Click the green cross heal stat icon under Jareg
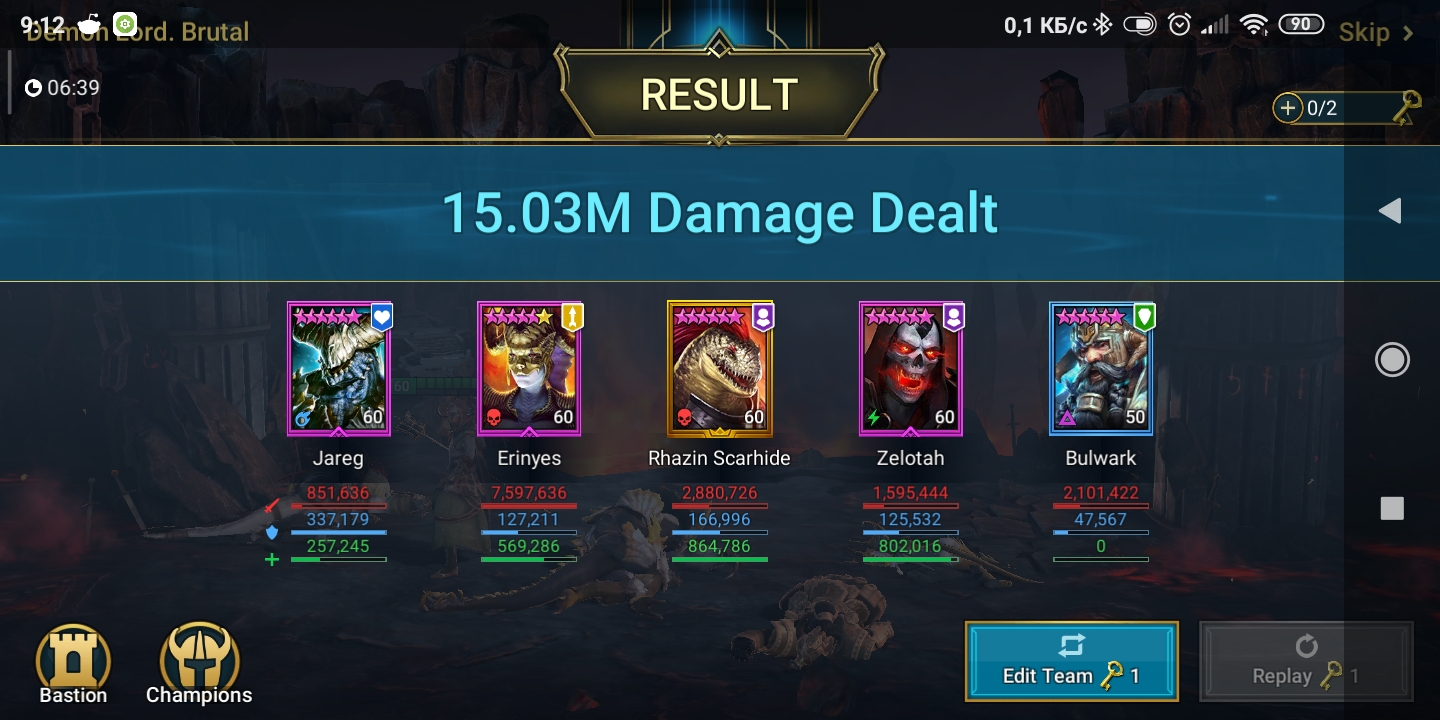1440x720 pixels. click(270, 559)
